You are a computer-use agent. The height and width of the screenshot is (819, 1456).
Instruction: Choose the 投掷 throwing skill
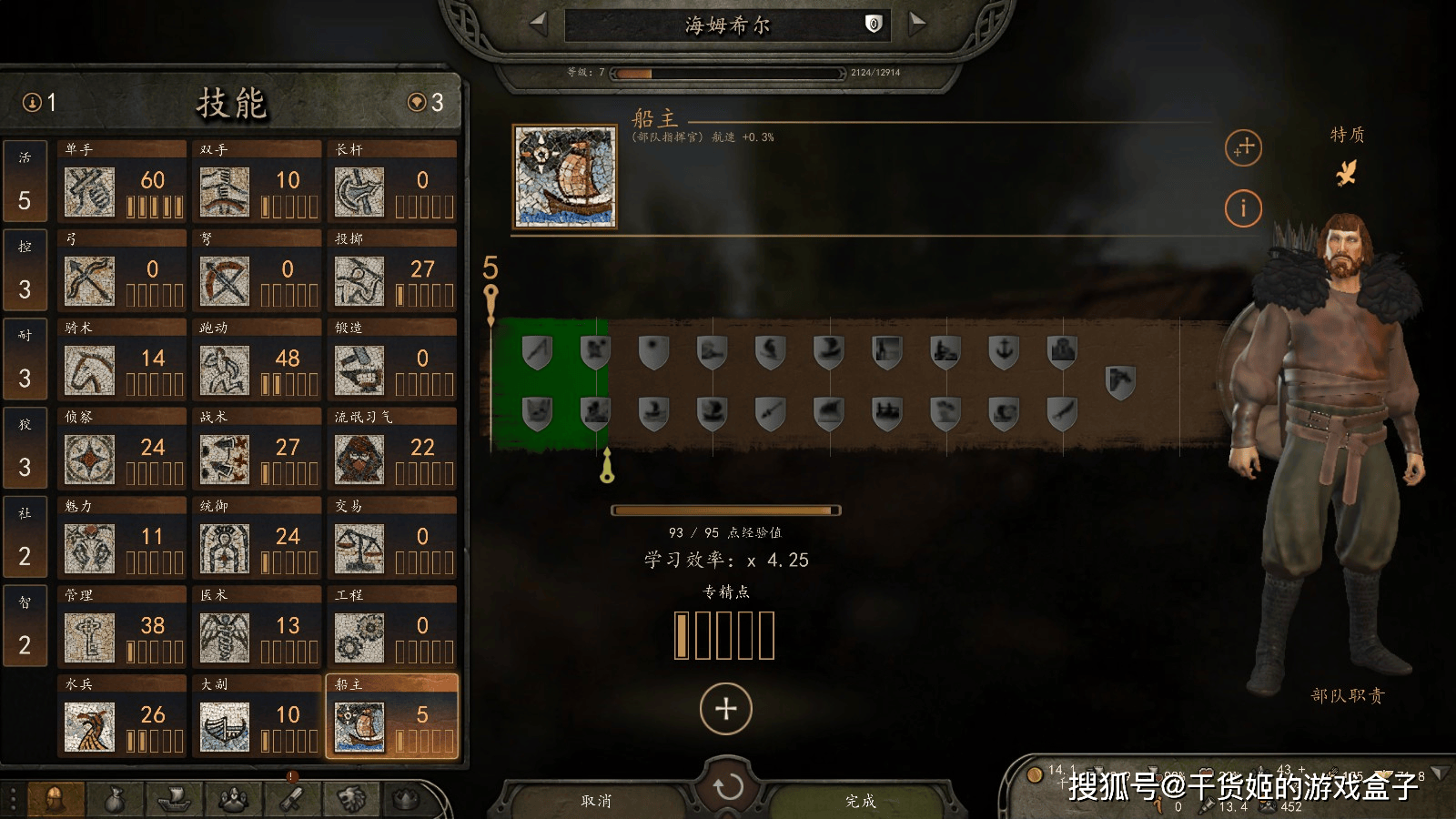[391, 271]
